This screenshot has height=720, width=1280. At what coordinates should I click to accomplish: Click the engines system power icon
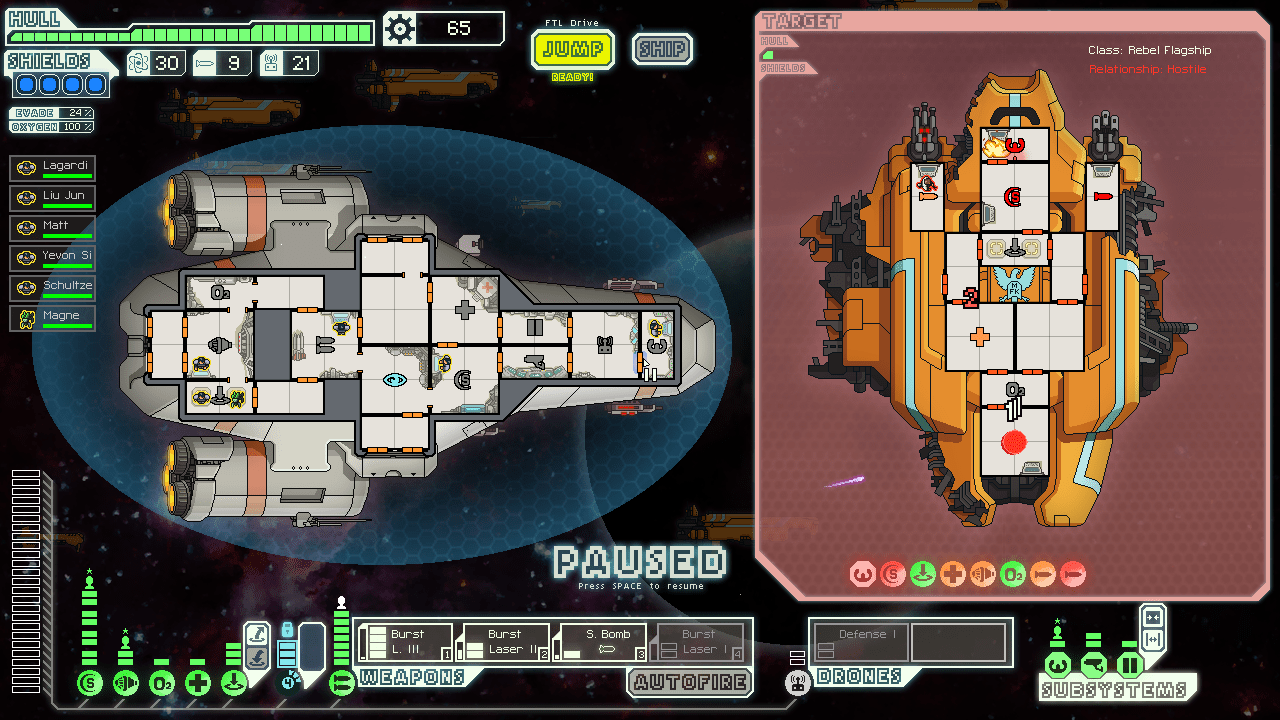[x=126, y=684]
